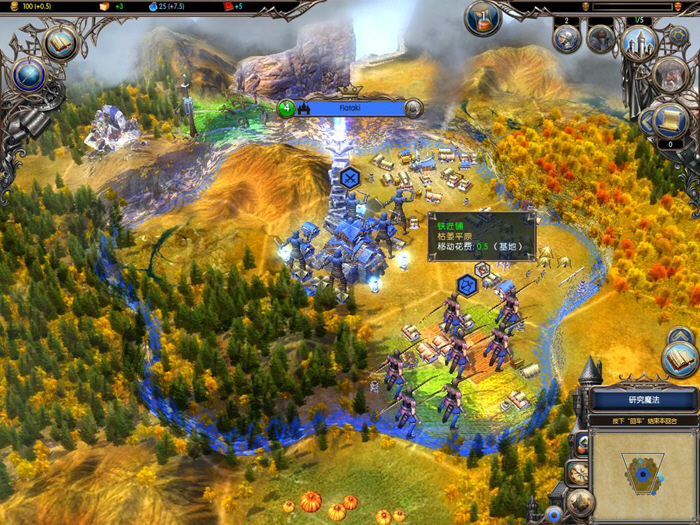This screenshot has width=700, height=525.
Task: Select the hex marker above the city troops
Action: tap(349, 179)
